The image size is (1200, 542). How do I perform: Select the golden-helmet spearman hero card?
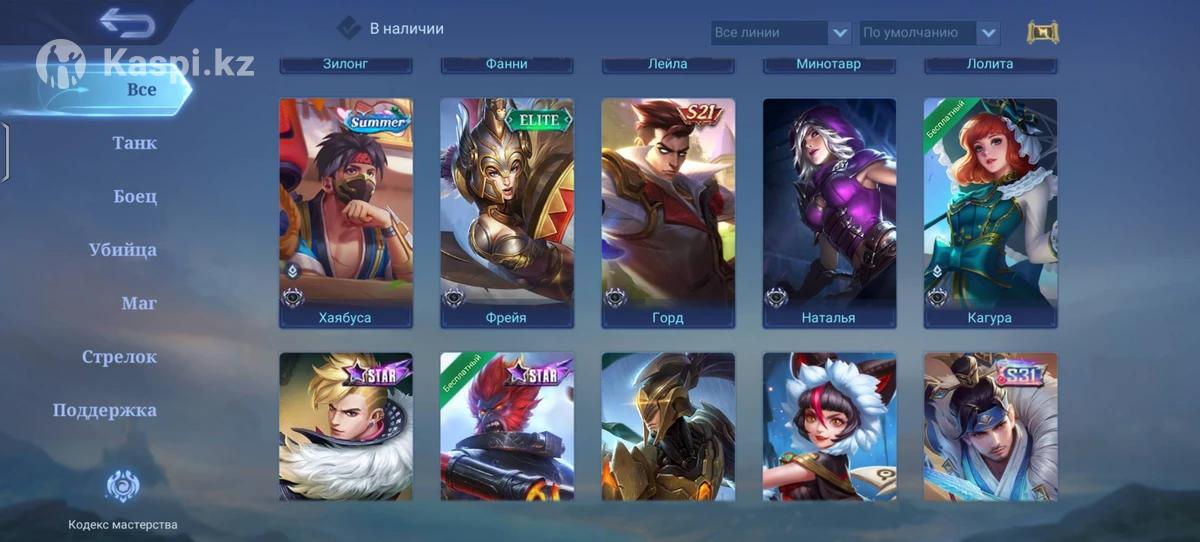point(668,427)
